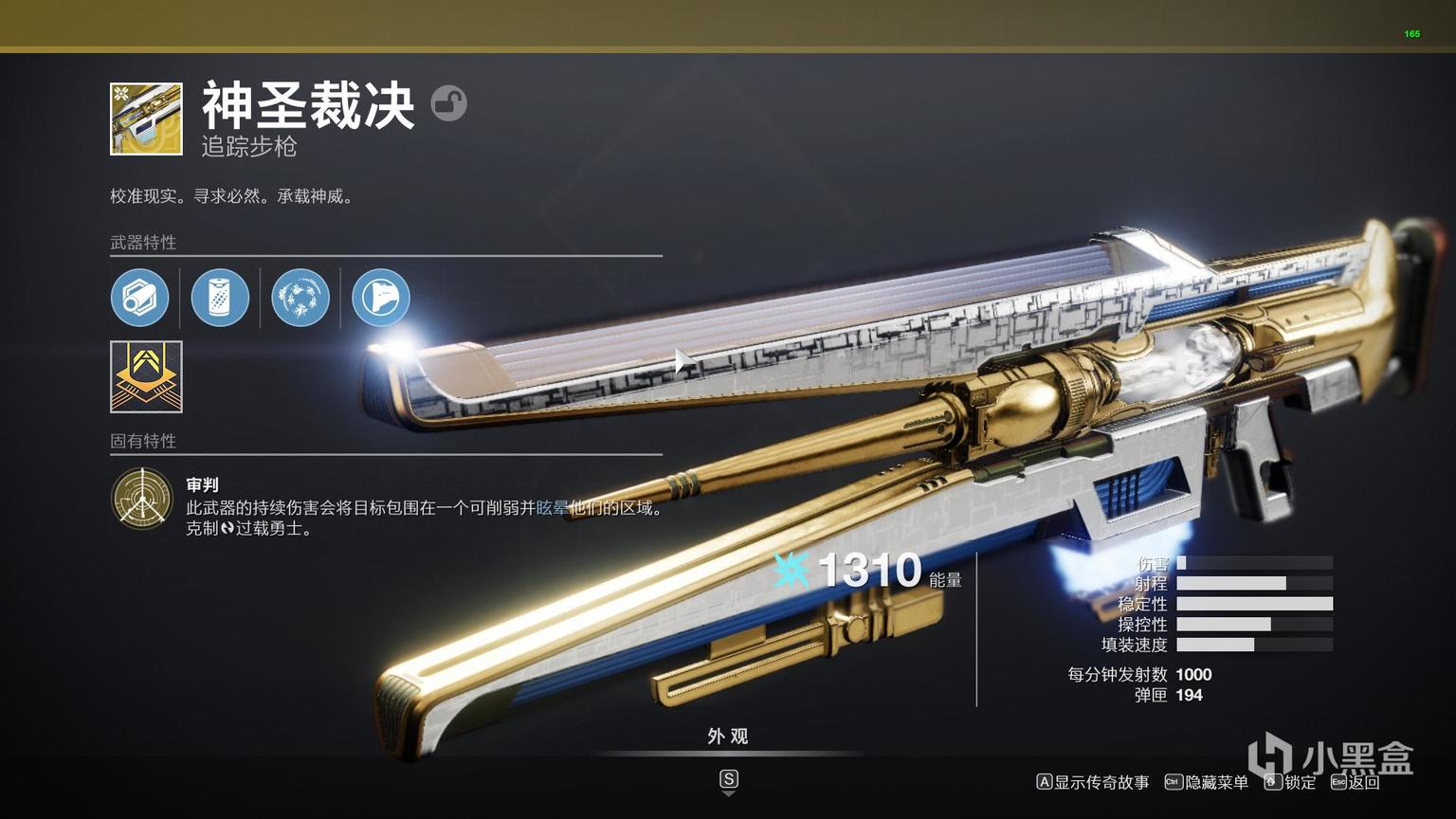Select the magazine perk icon
Screen dimensions: 1456x819
coord(220,298)
